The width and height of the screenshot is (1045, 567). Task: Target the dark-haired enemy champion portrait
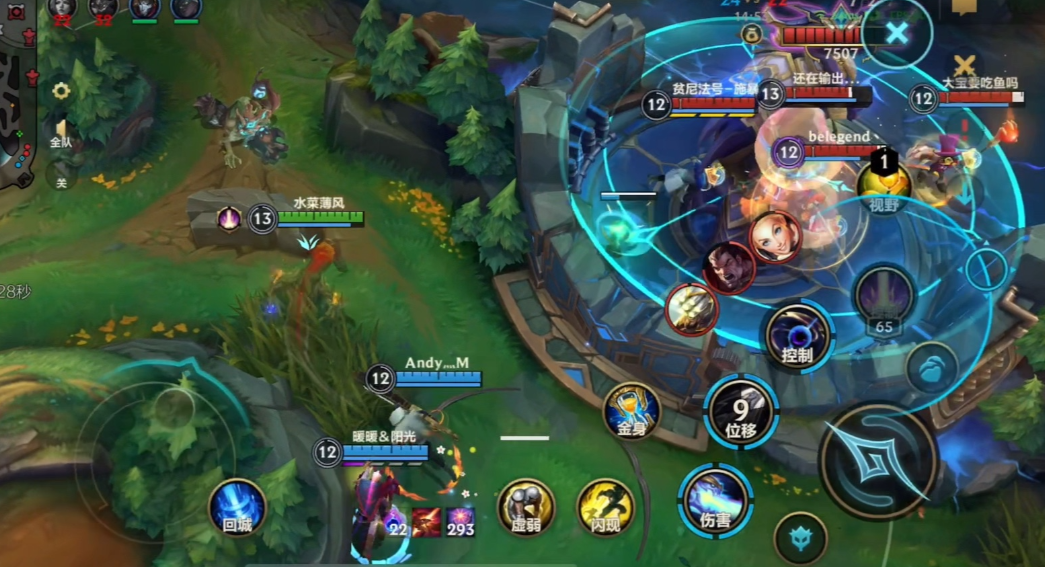pyautogui.click(x=728, y=268)
